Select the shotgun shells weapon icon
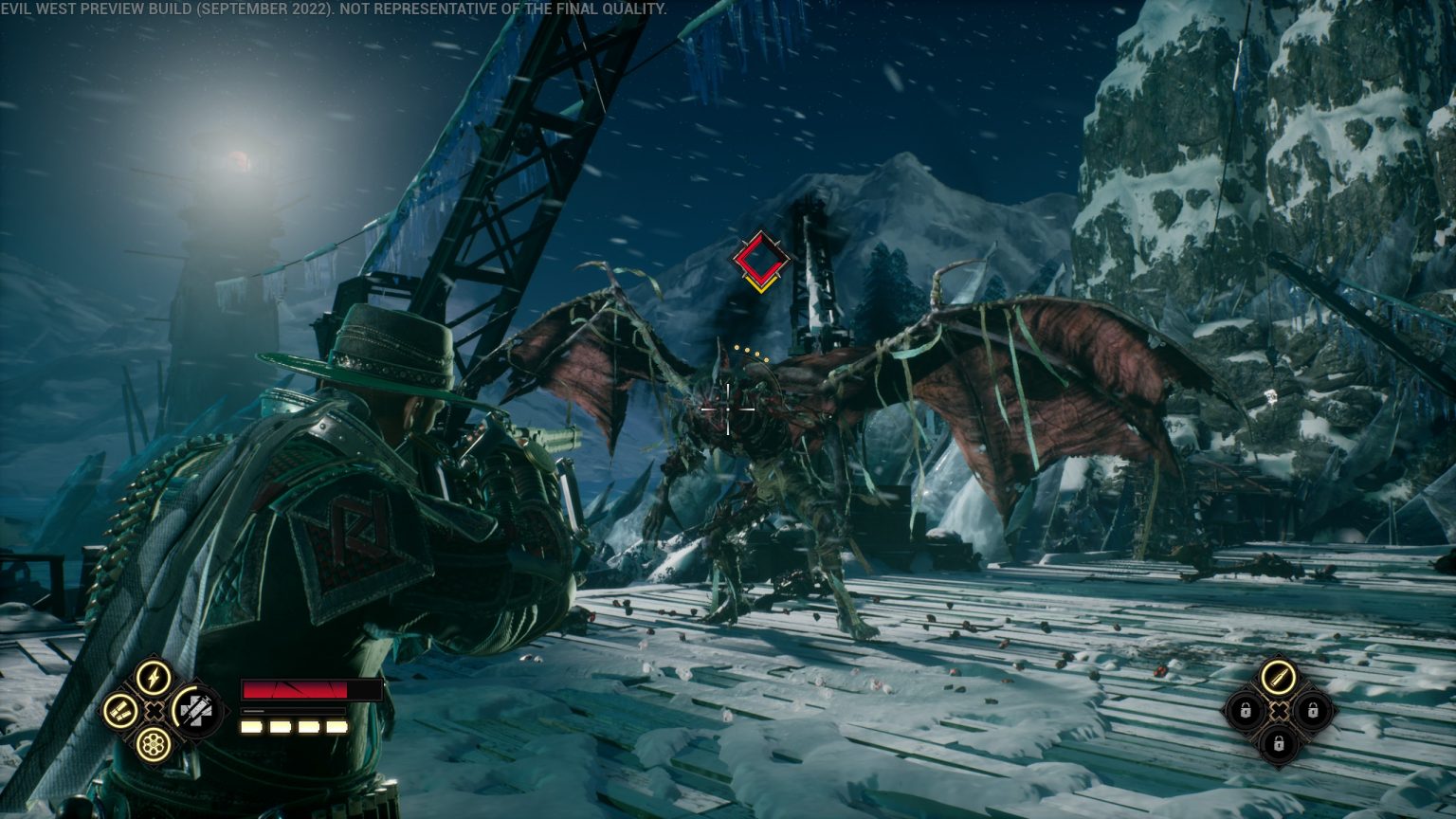The width and height of the screenshot is (1456, 819). [x=120, y=711]
